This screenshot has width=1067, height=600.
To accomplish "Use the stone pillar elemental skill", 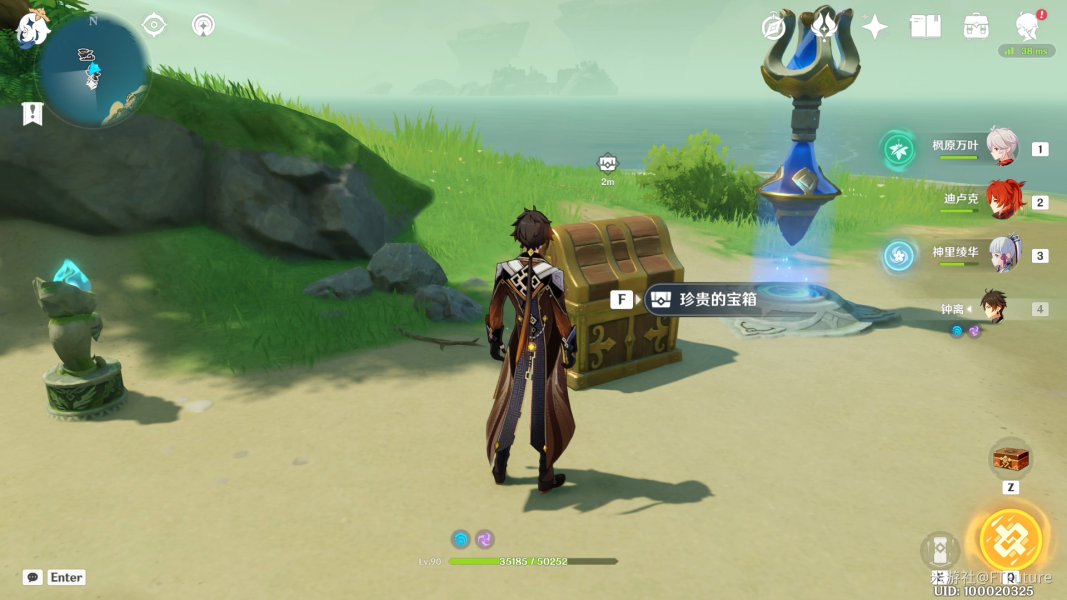I will [940, 551].
